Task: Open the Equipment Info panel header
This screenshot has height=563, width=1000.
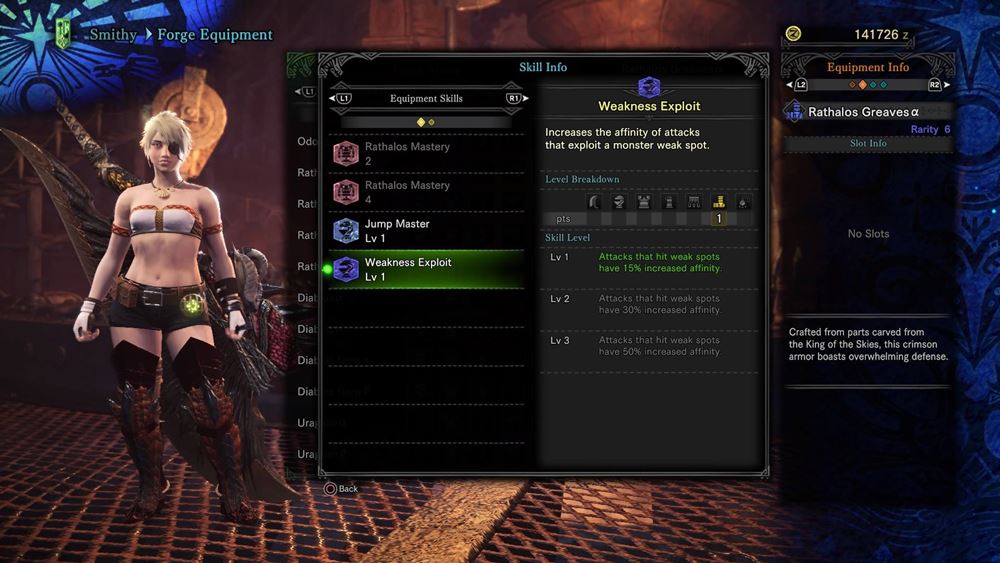Action: point(867,68)
